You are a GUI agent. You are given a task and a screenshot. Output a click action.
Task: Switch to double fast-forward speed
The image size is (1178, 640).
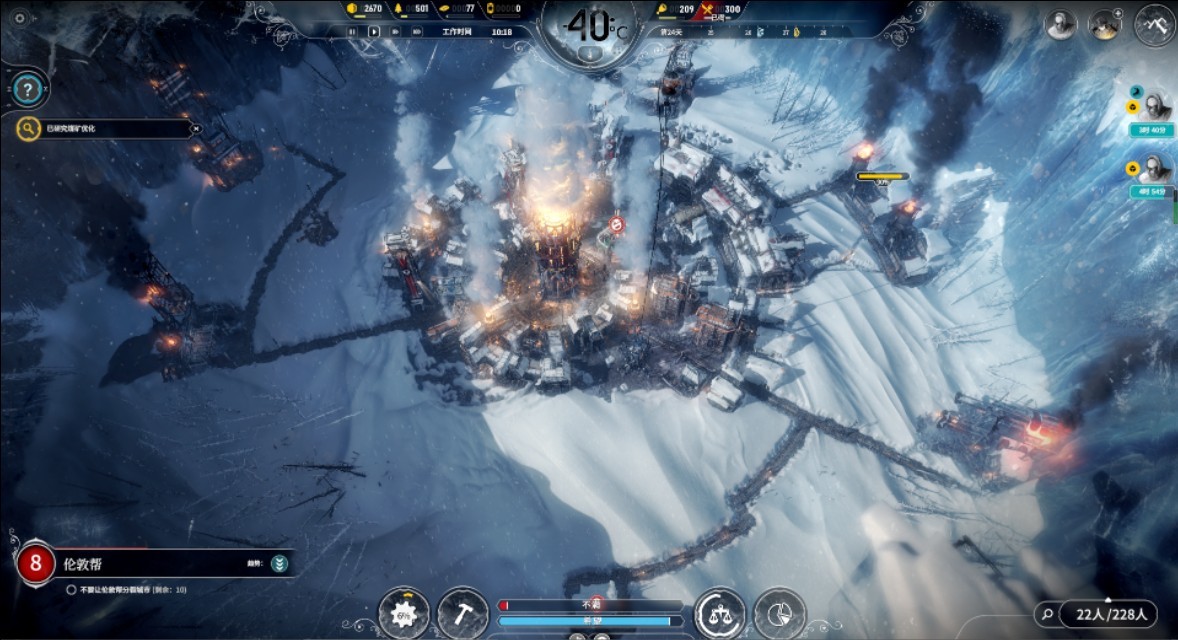pos(395,31)
